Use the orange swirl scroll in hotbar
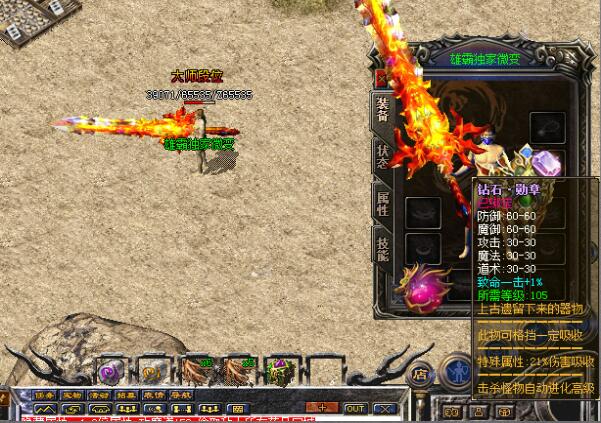The image size is (601, 423). pos(151,371)
